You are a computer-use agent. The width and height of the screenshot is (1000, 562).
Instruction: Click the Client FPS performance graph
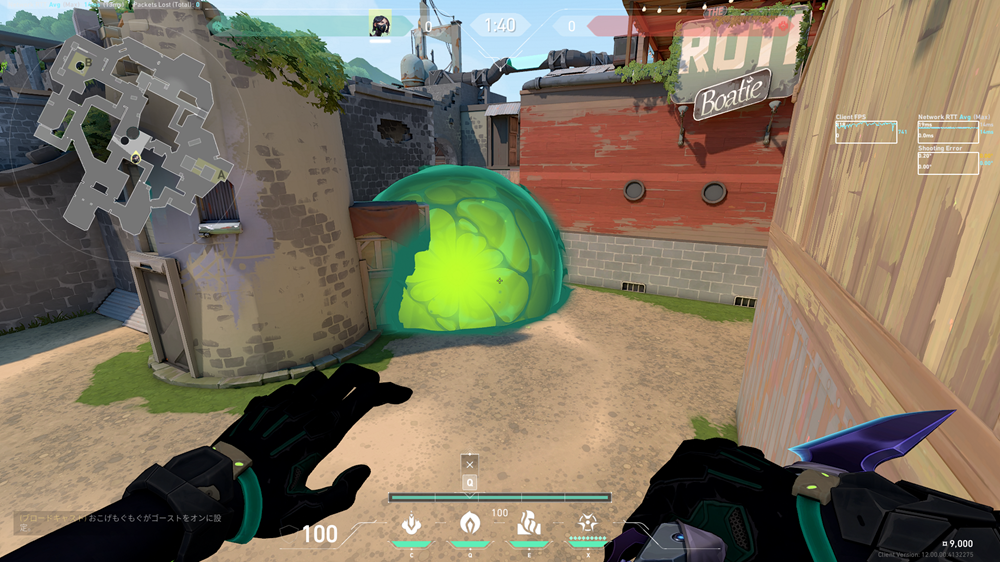[866, 132]
